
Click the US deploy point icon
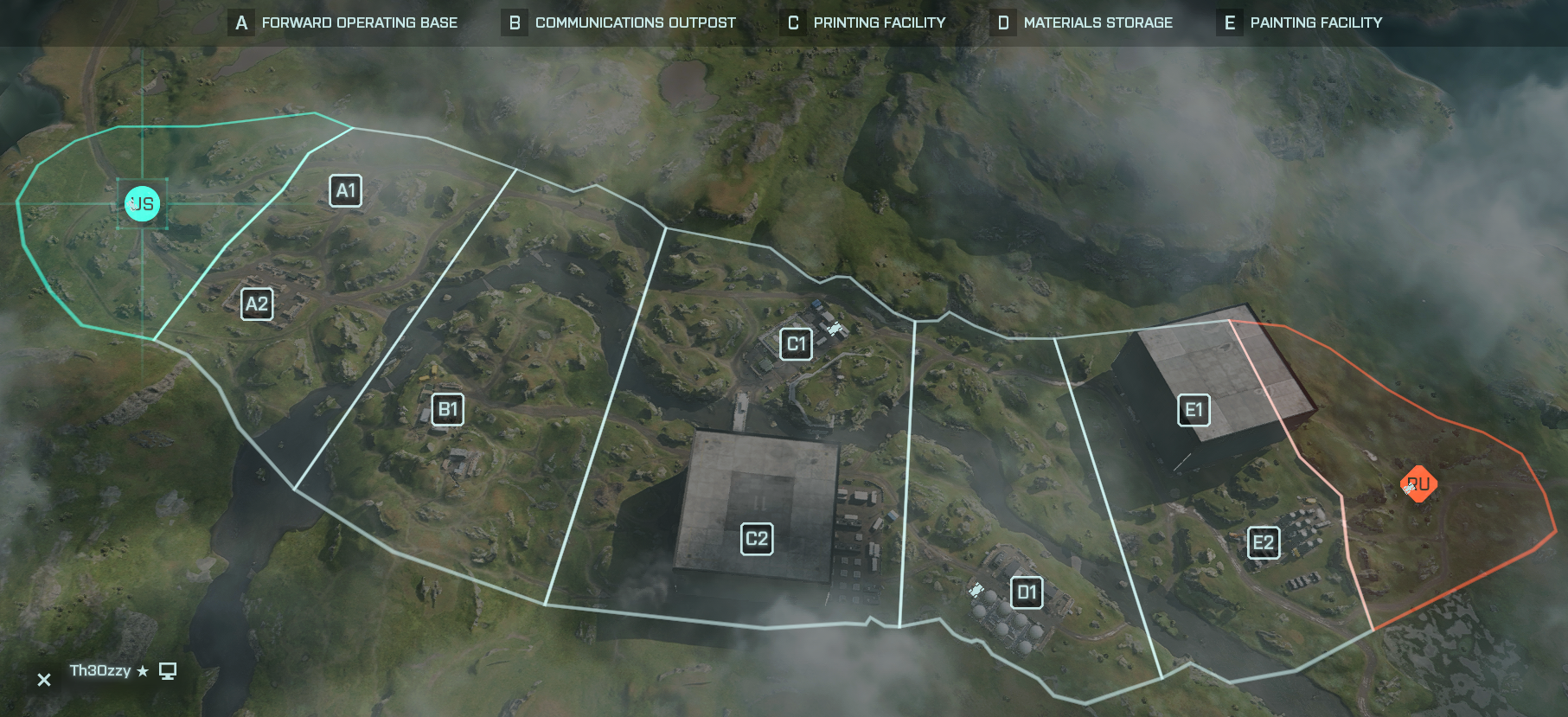pos(142,203)
